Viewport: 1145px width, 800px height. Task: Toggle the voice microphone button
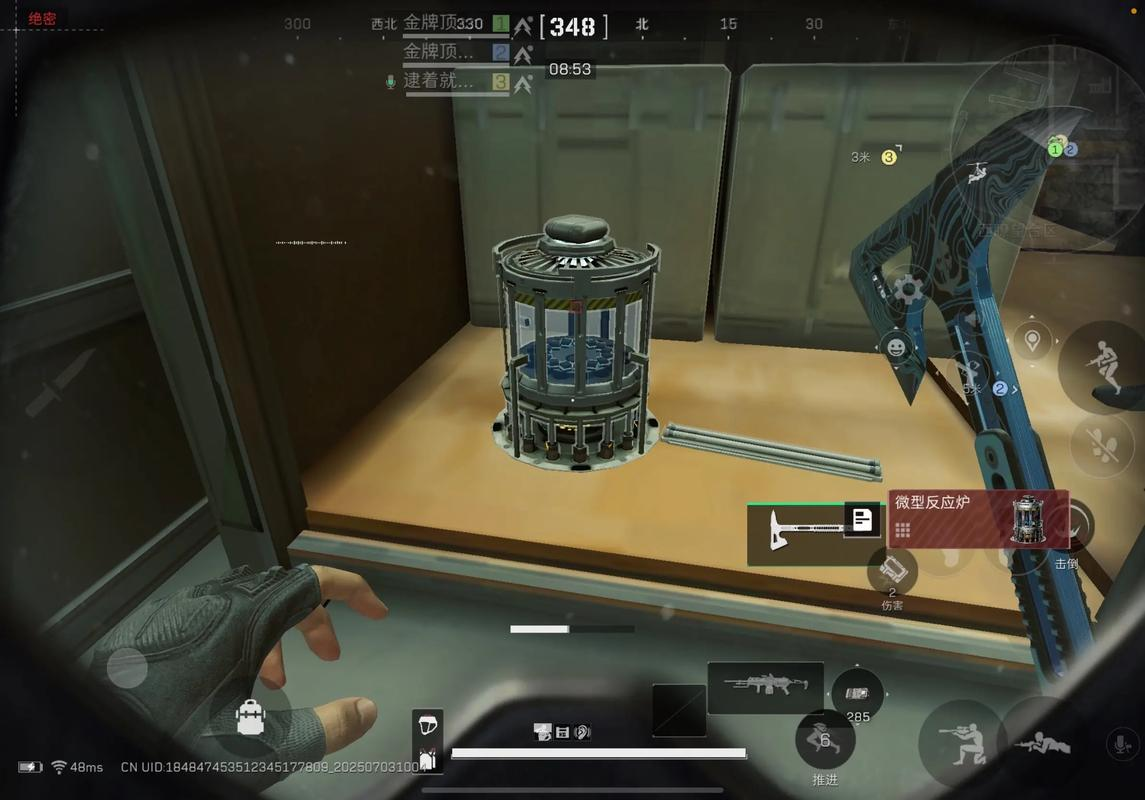pos(1121,744)
